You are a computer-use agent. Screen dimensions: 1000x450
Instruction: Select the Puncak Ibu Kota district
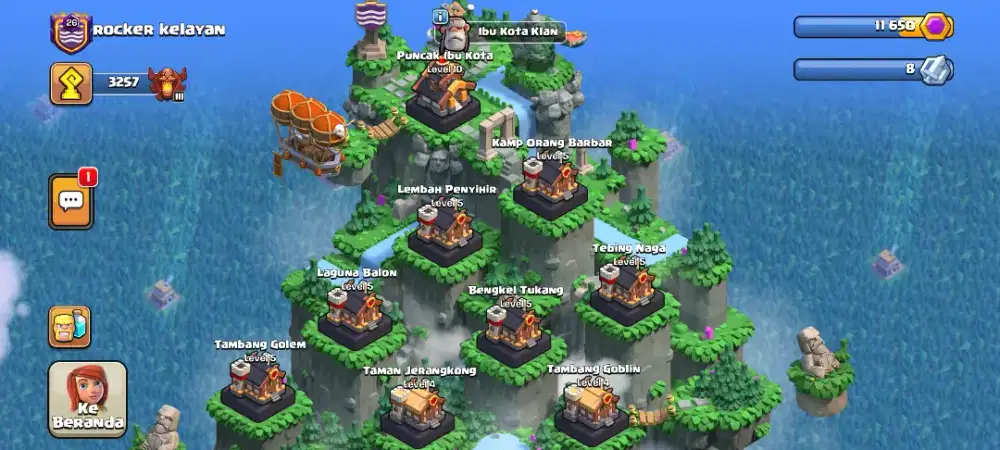[x=443, y=96]
